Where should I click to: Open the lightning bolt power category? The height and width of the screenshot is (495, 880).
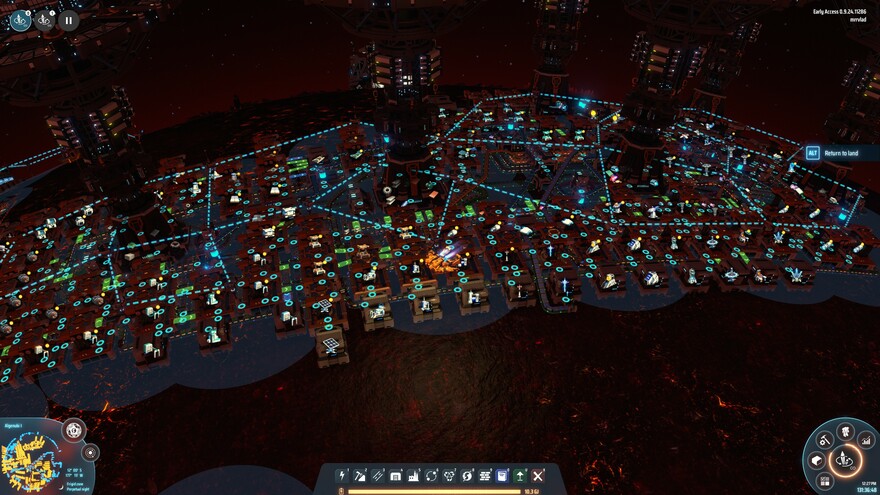343,476
